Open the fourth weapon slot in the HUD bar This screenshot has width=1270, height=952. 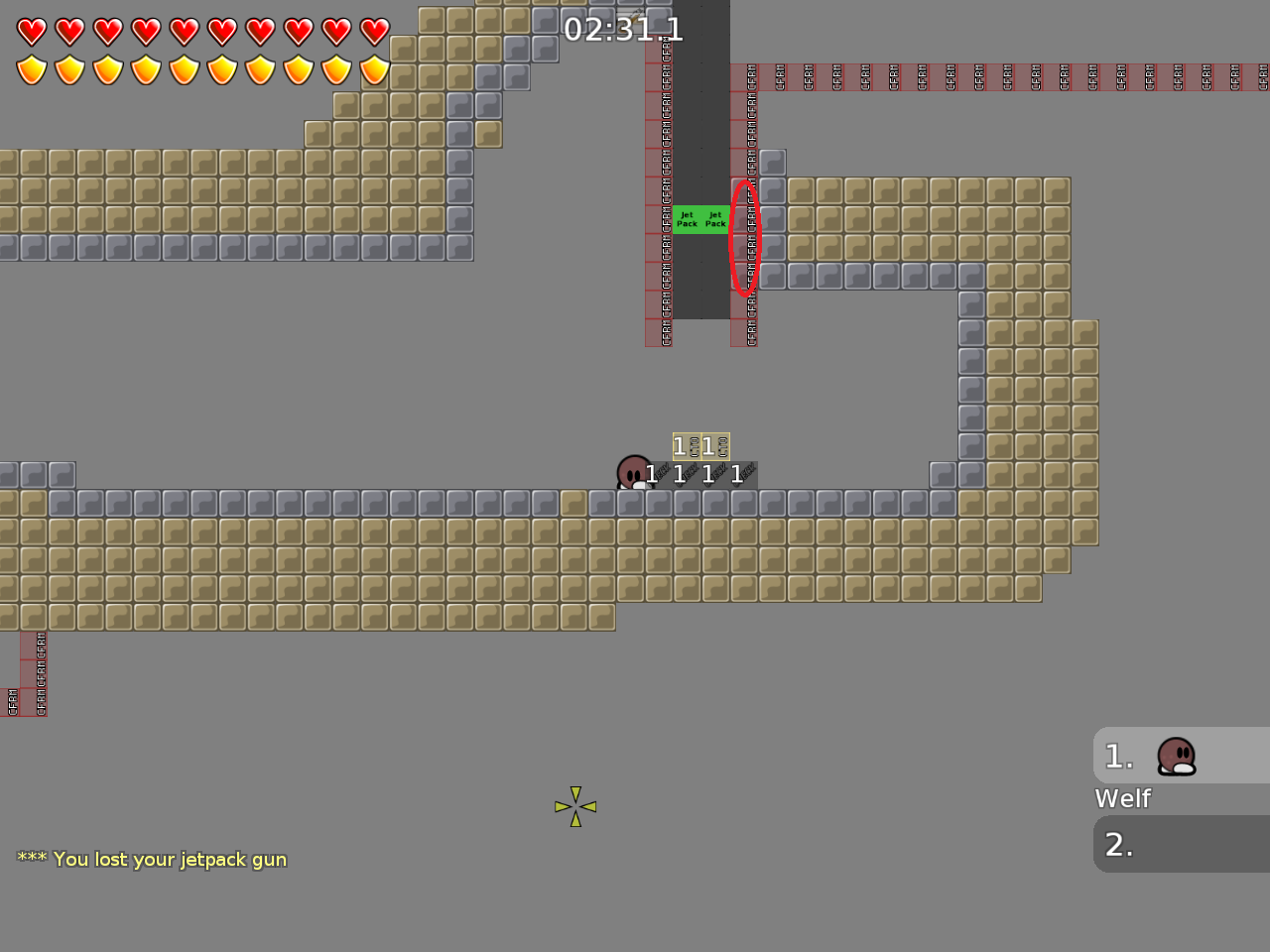click(x=736, y=474)
